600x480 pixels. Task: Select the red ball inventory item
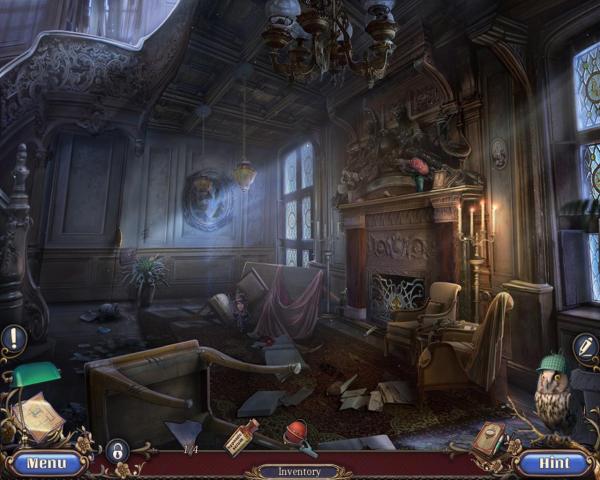coord(297,435)
